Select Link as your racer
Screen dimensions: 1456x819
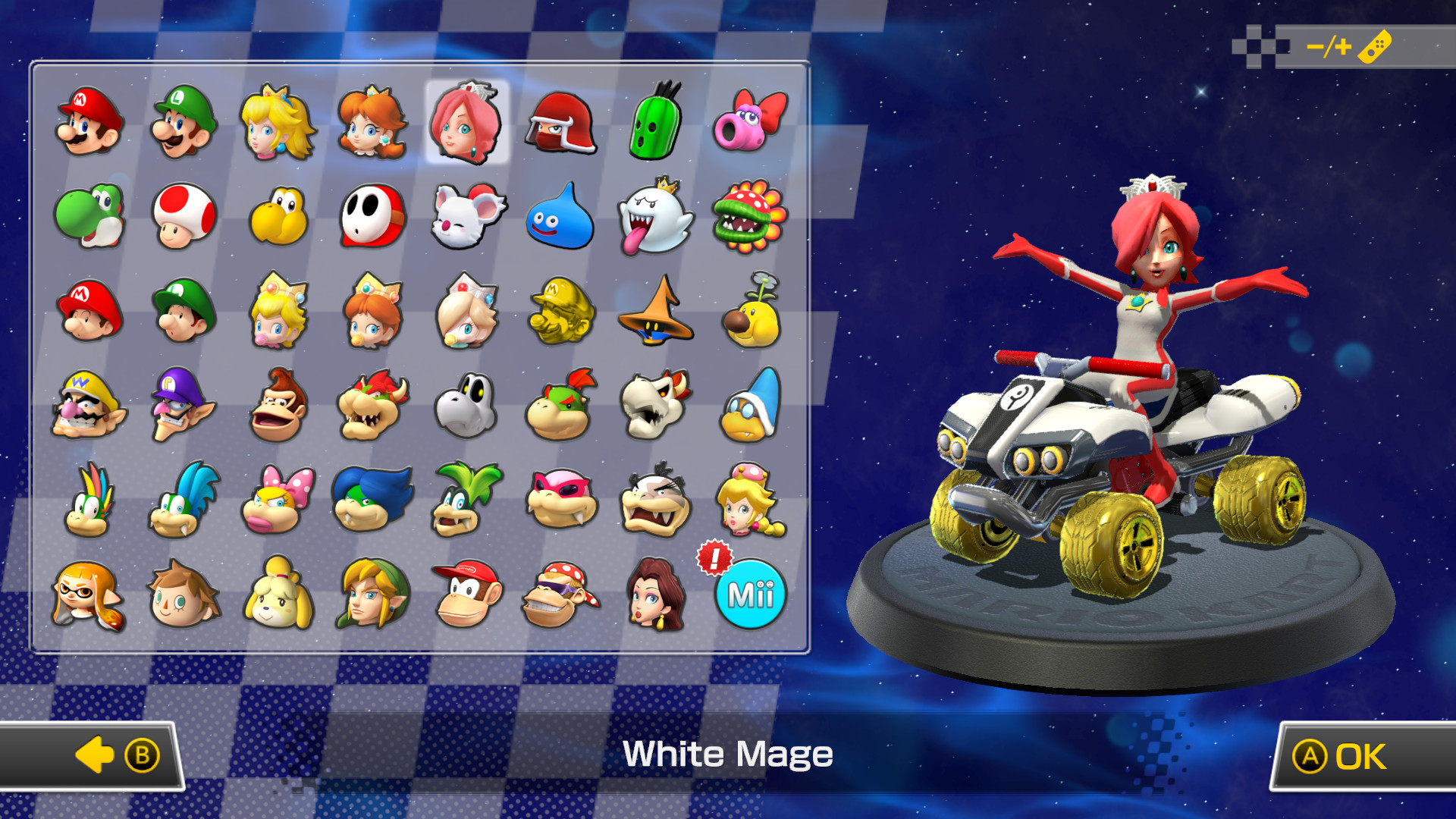(372, 595)
